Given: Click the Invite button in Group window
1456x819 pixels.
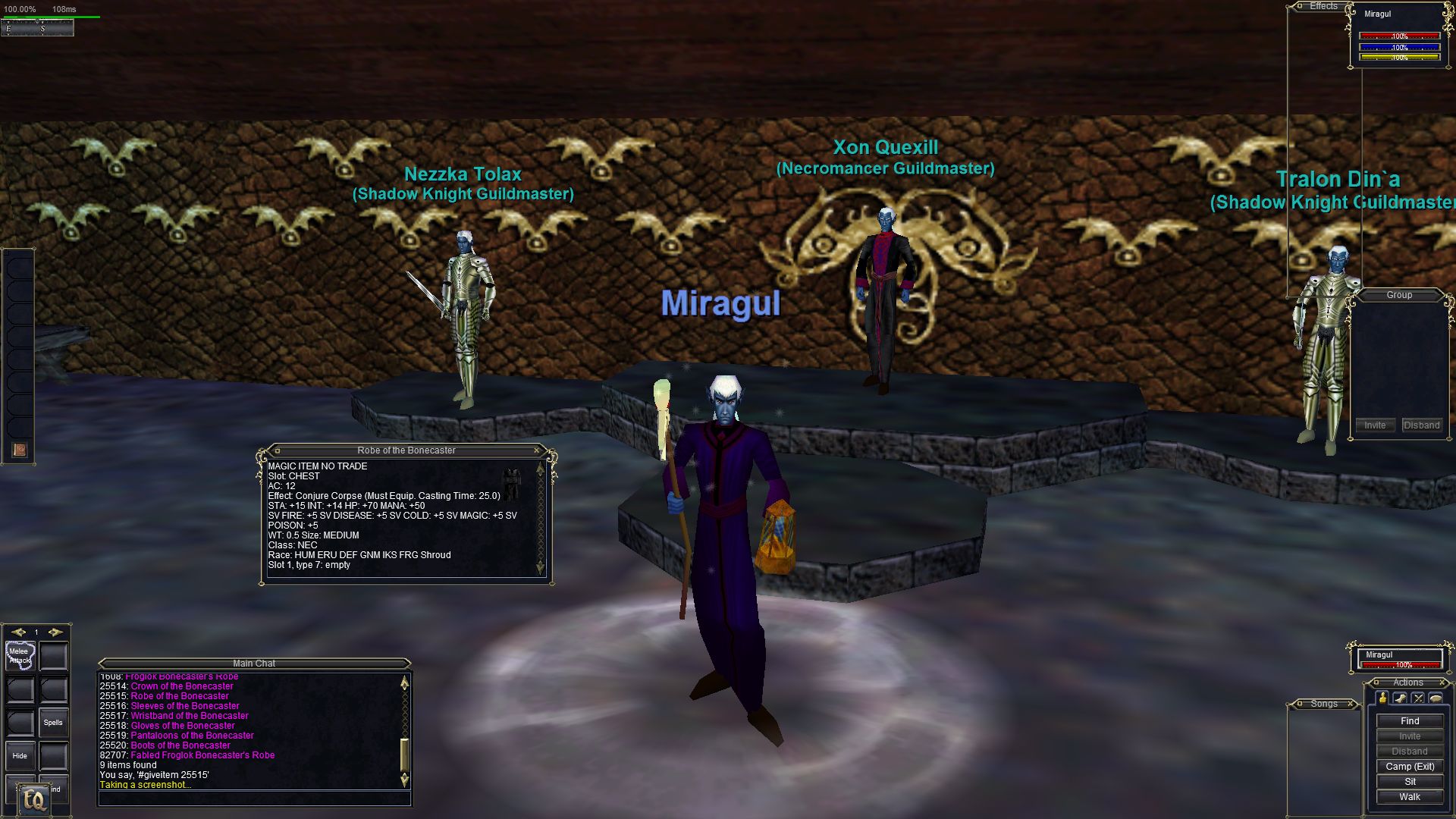Looking at the screenshot, I should click(x=1375, y=425).
